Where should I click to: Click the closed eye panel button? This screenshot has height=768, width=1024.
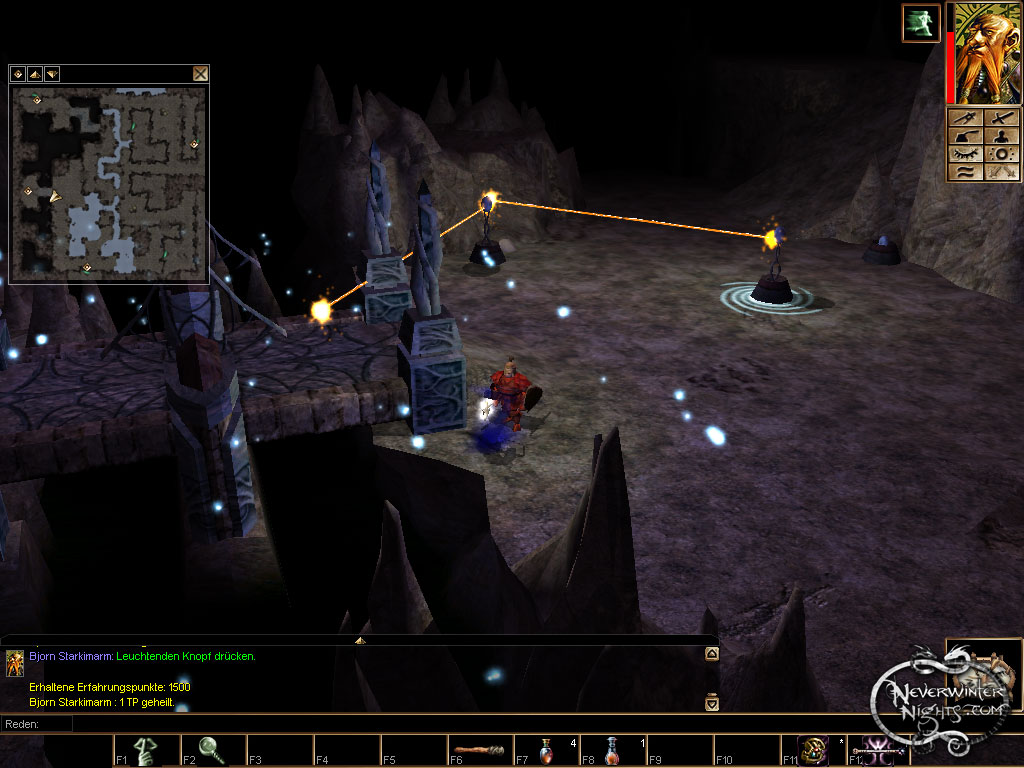coord(964,154)
